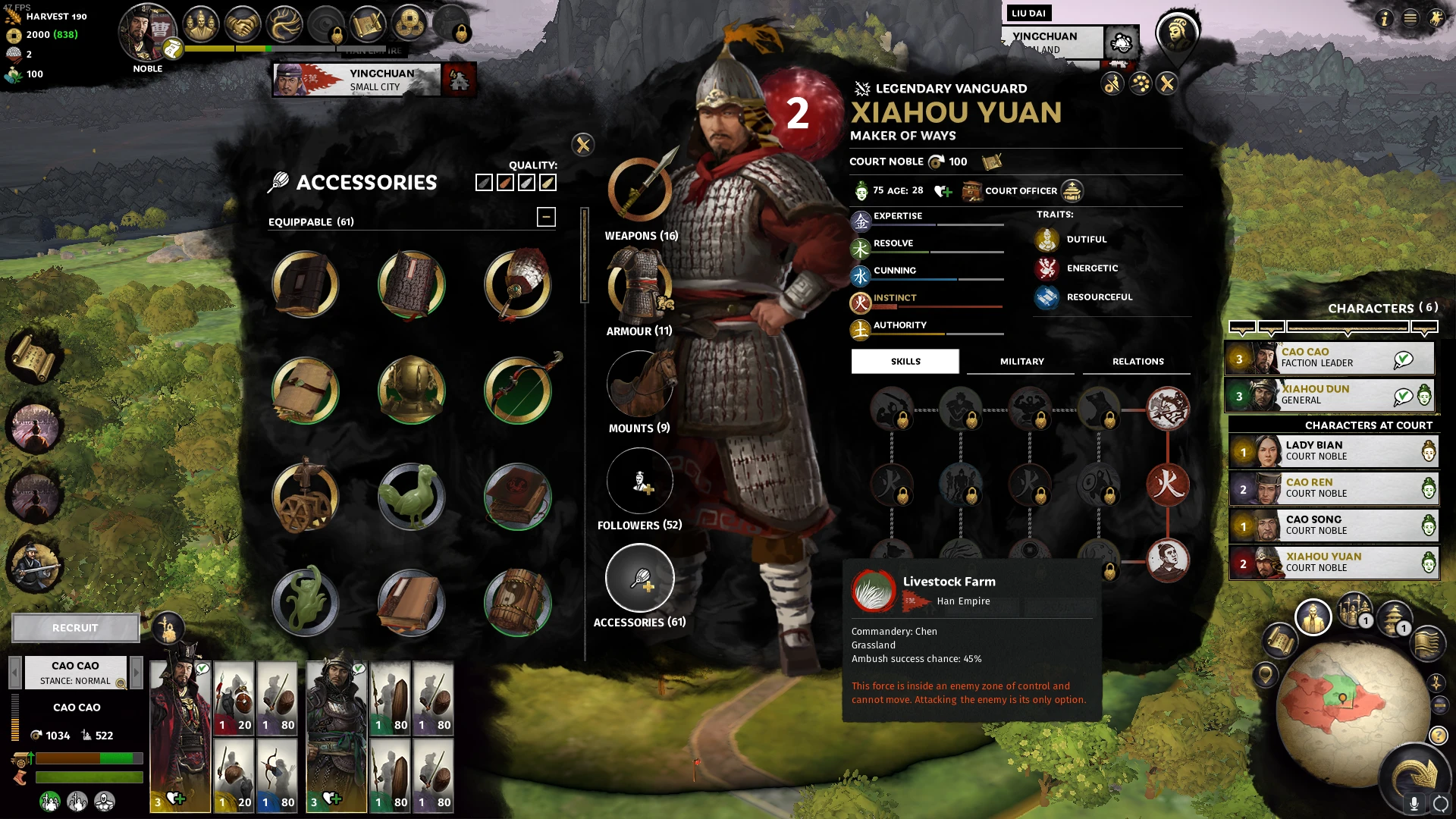Select the bow accessory item
This screenshot has height=819, width=1456.
click(x=519, y=391)
